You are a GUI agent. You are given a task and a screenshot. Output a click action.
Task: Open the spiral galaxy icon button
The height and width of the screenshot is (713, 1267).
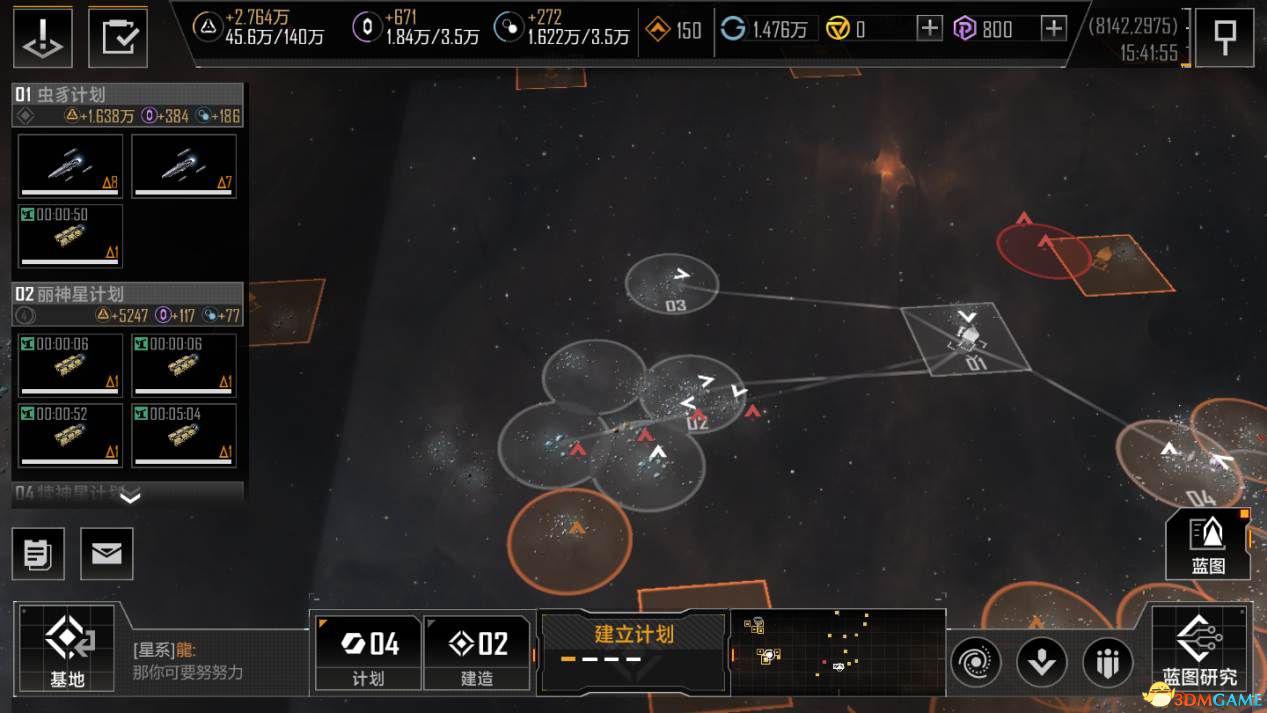[974, 661]
